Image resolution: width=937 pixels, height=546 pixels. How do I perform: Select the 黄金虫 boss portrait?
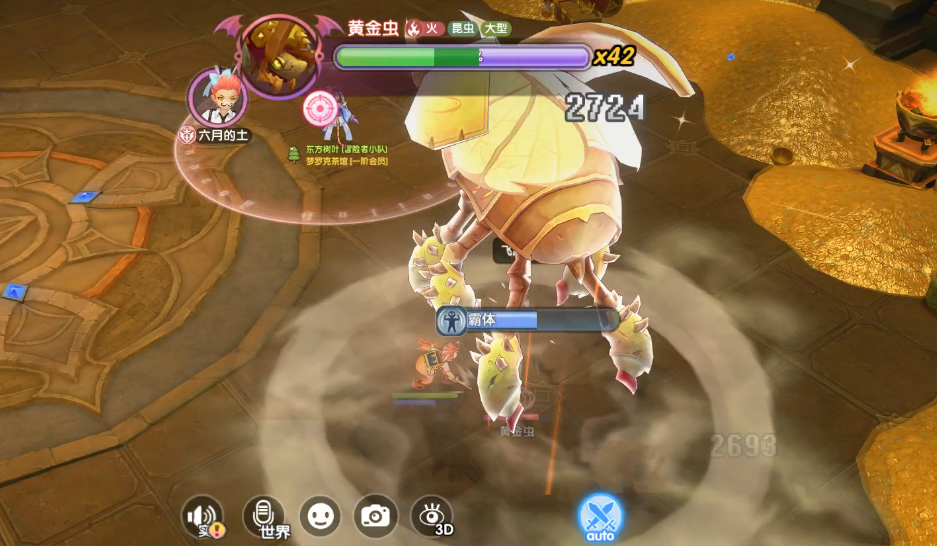[278, 57]
